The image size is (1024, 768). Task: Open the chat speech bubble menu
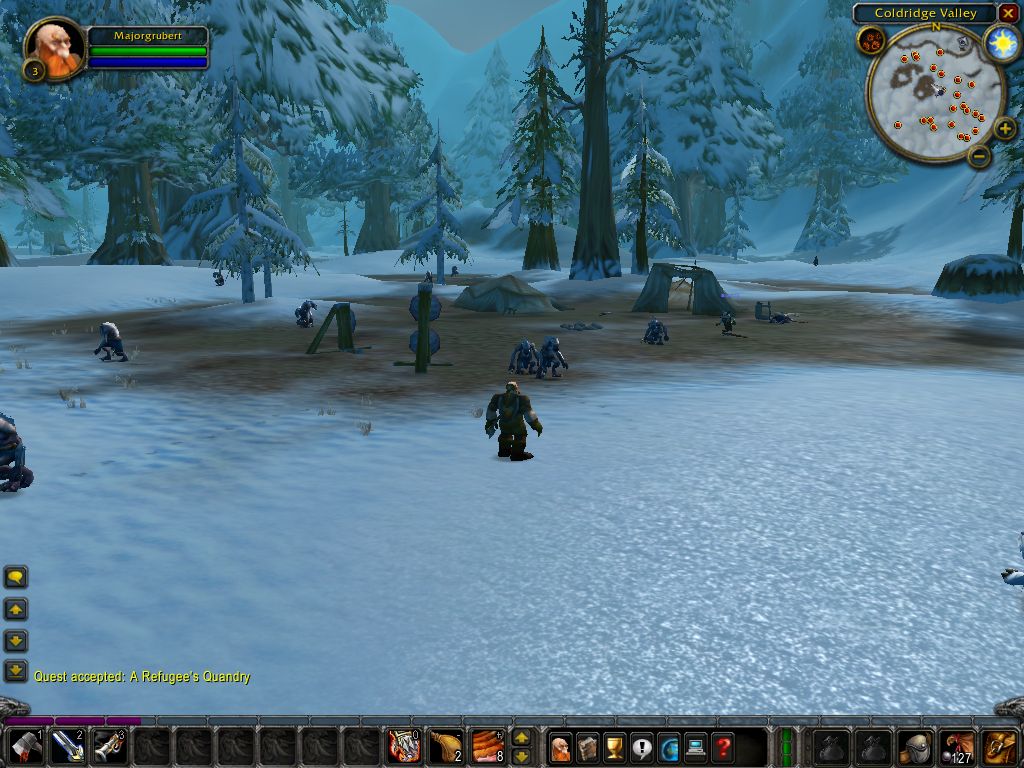click(16, 577)
